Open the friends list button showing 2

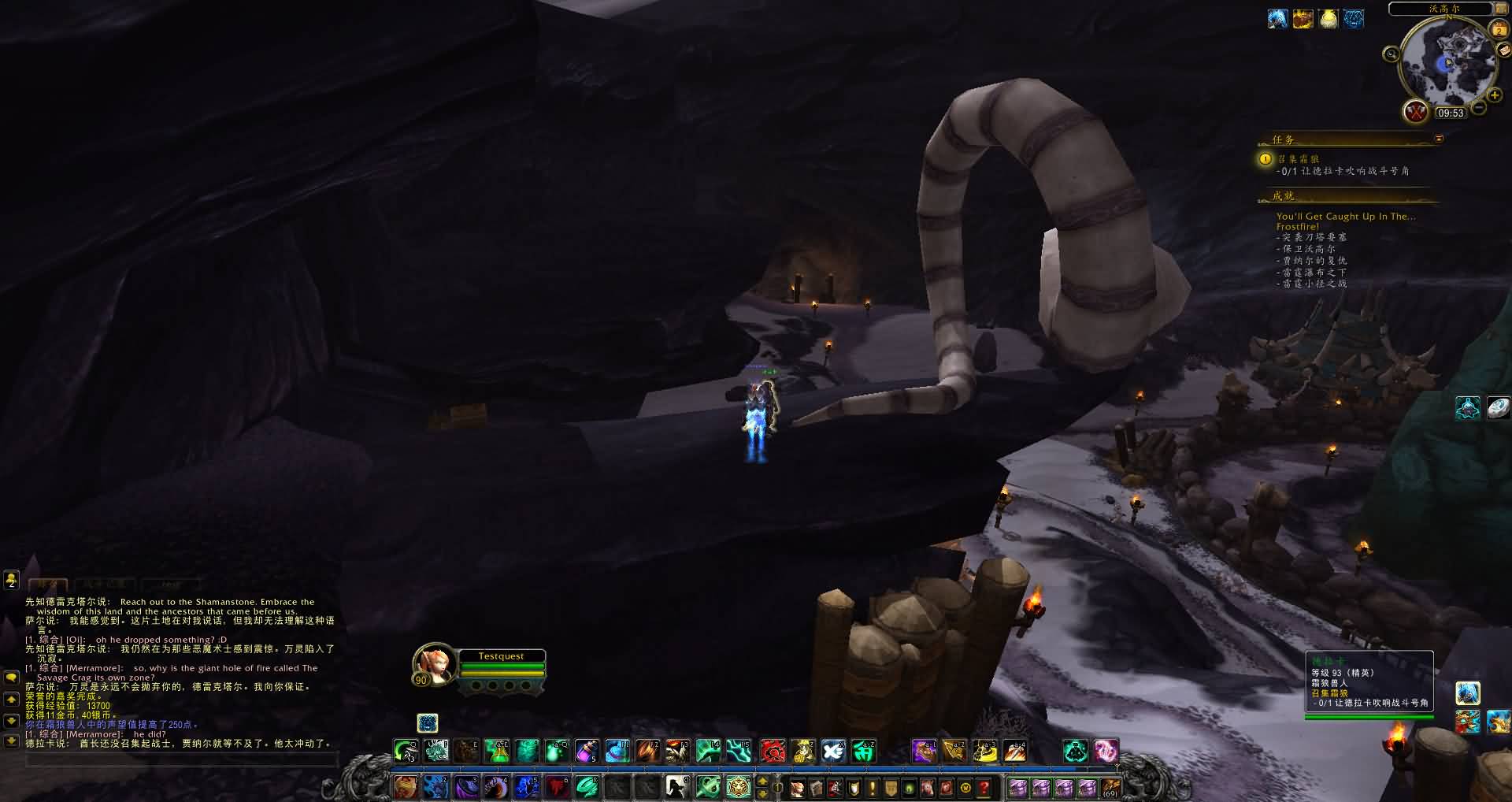pyautogui.click(x=11, y=581)
